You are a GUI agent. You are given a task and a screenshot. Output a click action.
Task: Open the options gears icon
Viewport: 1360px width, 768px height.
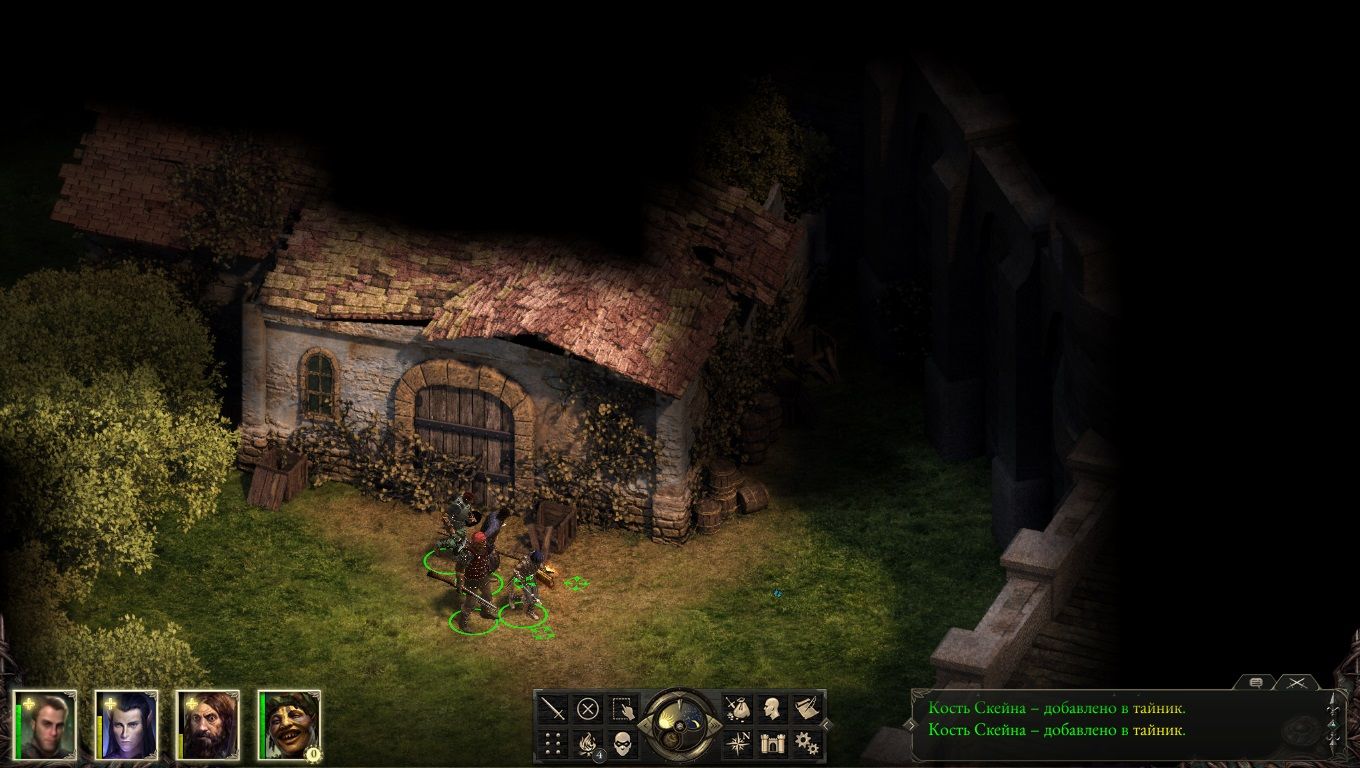(x=807, y=743)
